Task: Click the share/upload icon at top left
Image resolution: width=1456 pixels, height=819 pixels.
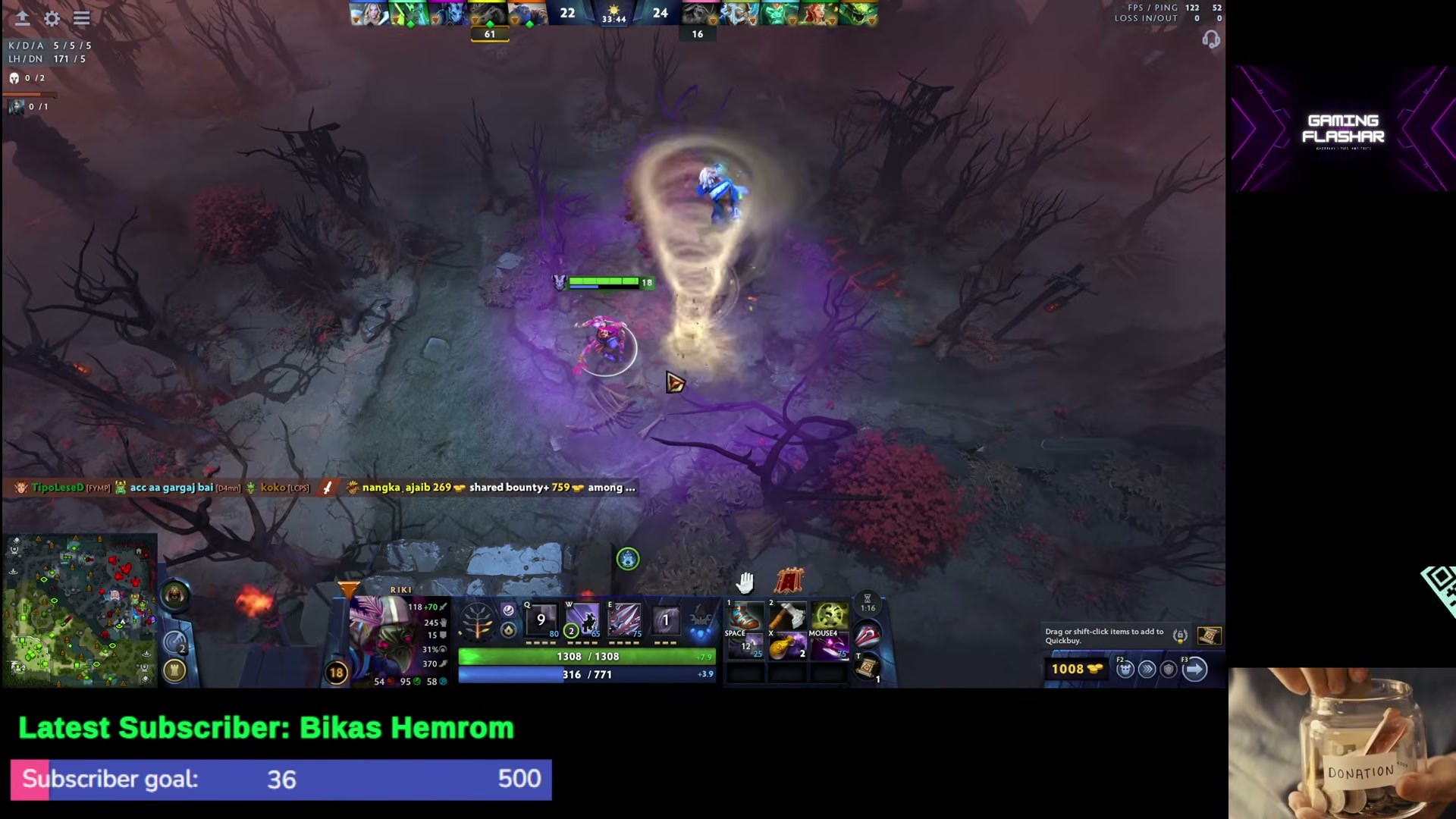Action: pos(22,18)
